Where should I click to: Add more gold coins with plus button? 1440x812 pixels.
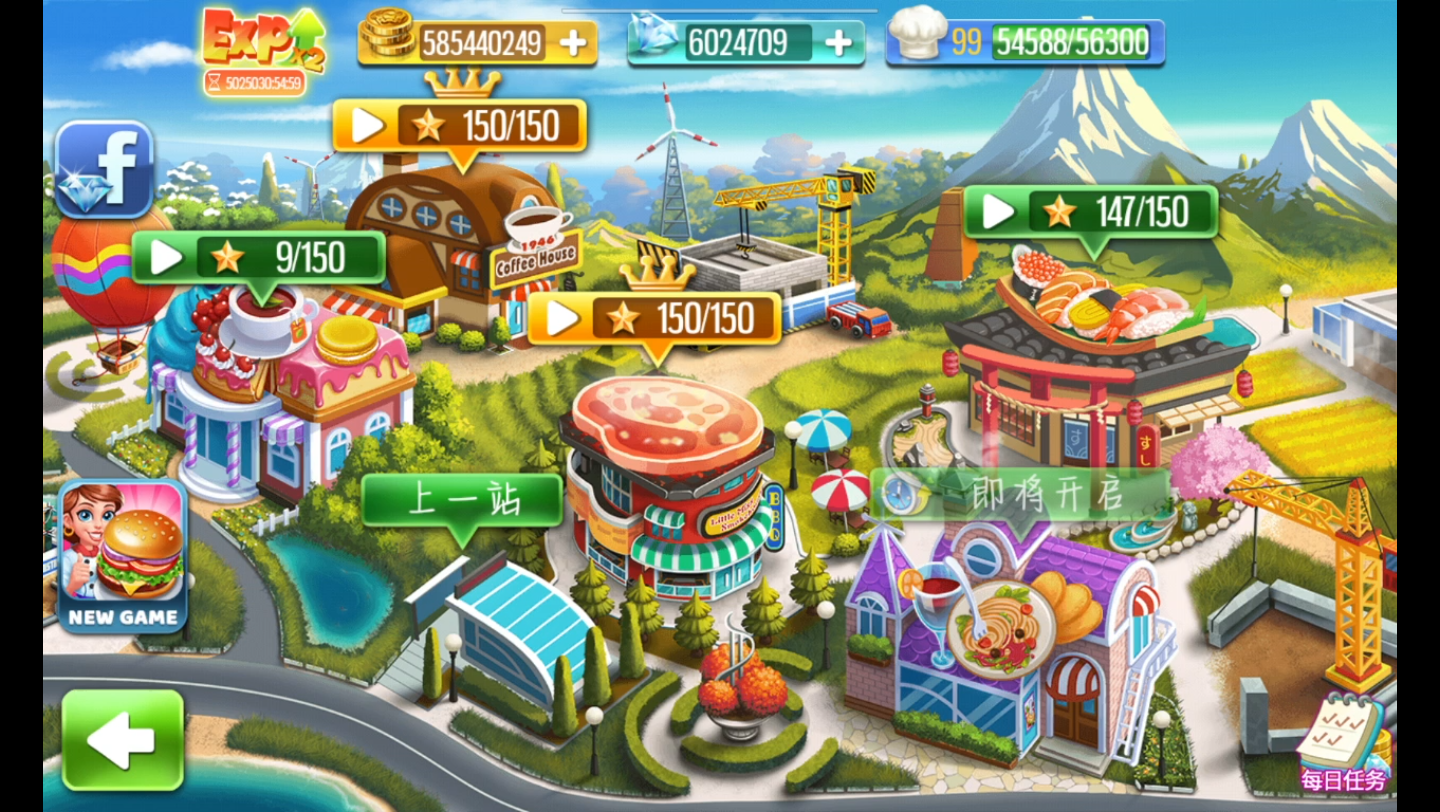coord(573,43)
